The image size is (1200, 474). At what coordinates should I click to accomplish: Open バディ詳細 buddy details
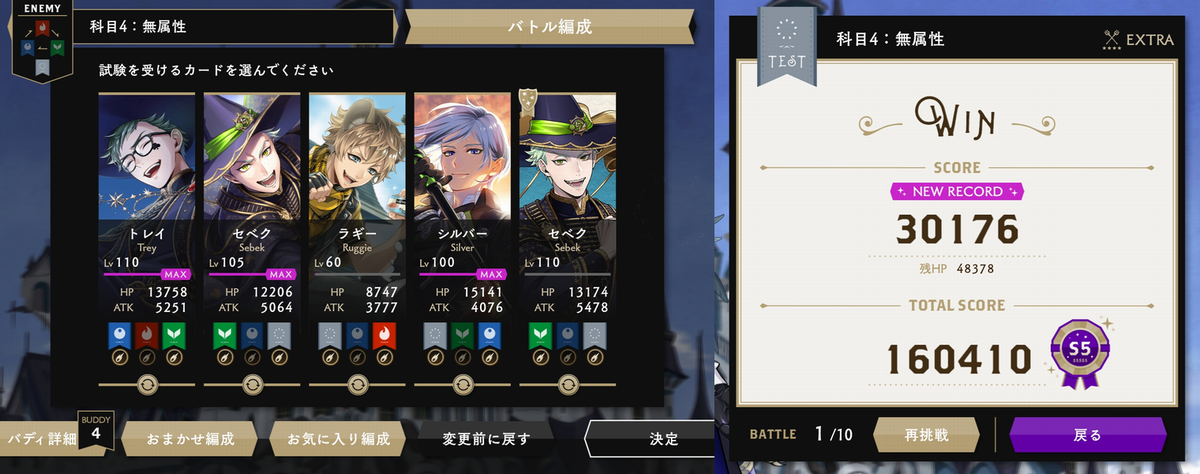pos(43,438)
